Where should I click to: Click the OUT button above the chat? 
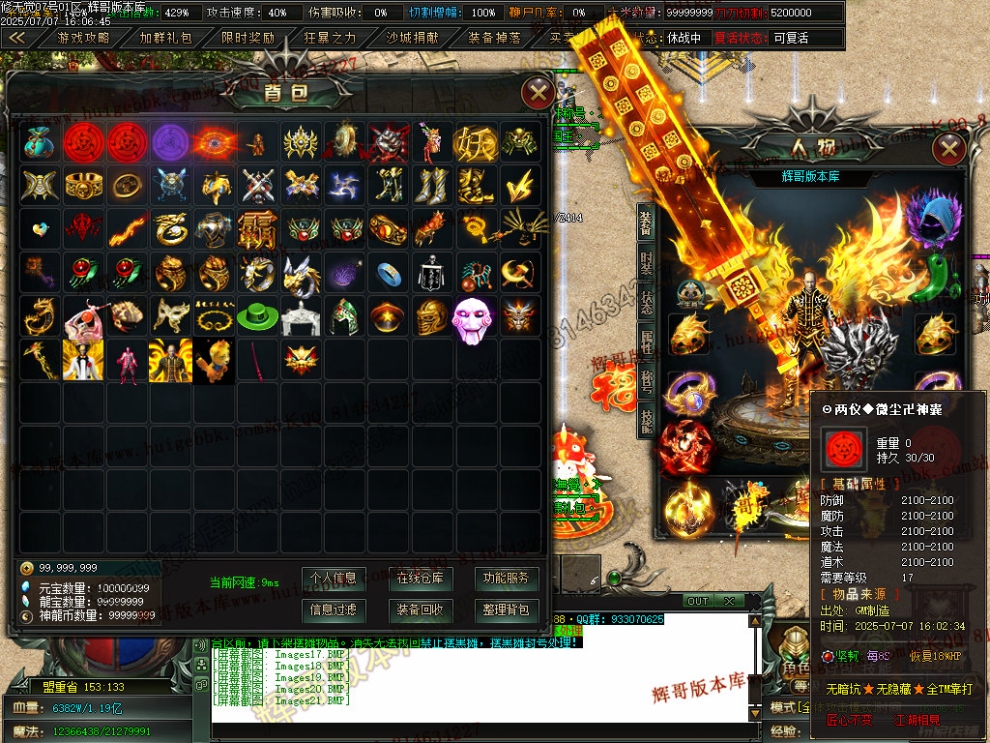click(698, 601)
